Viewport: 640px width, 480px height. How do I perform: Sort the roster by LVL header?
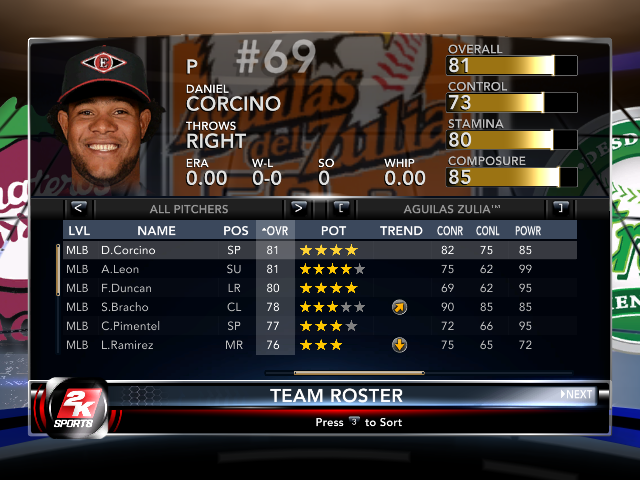point(78,231)
